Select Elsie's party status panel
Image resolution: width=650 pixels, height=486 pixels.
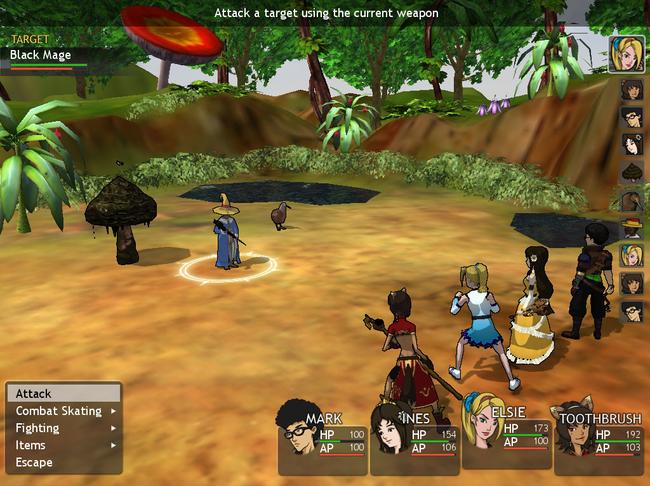point(506,435)
